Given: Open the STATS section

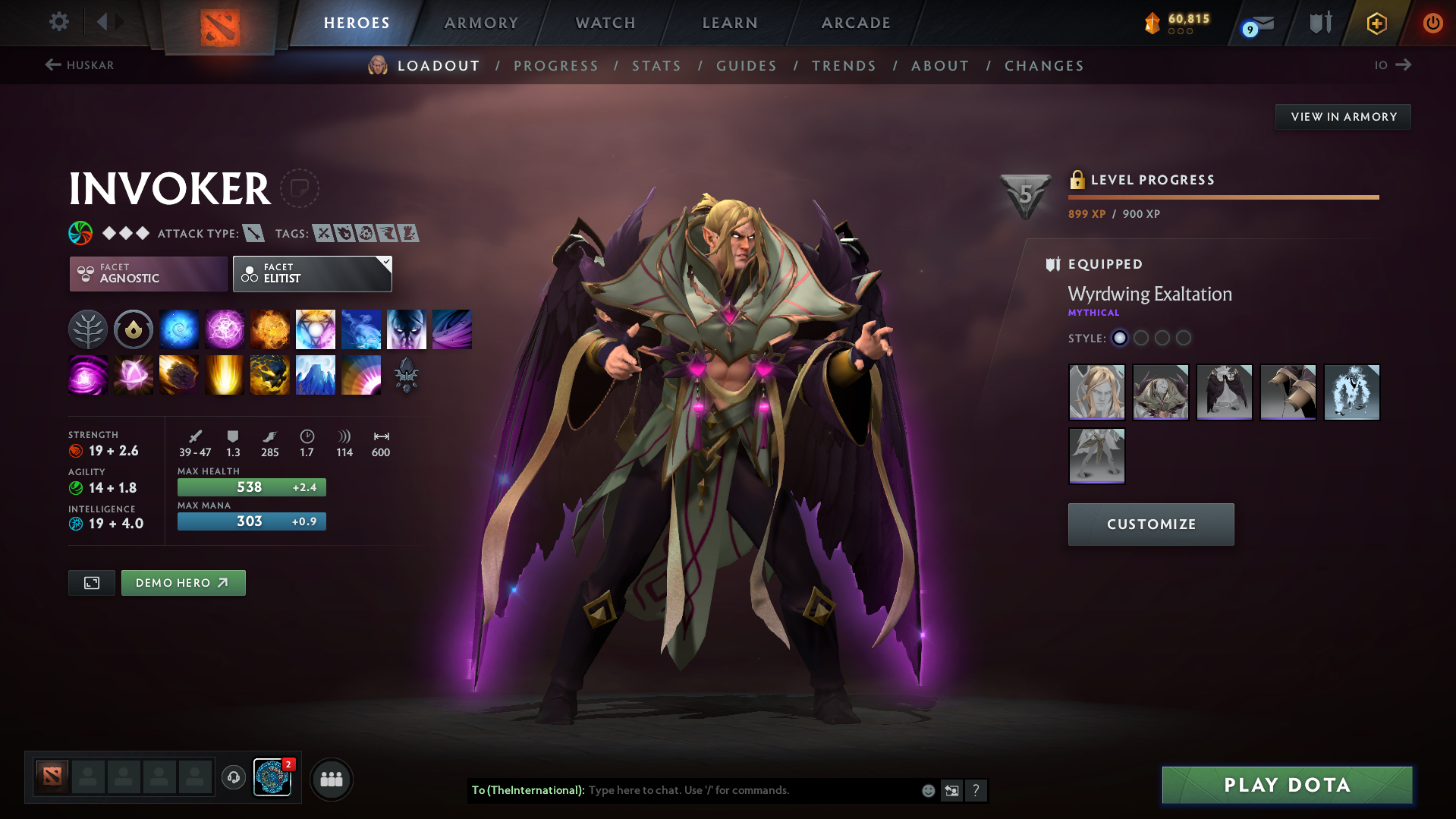Looking at the screenshot, I should pos(656,66).
